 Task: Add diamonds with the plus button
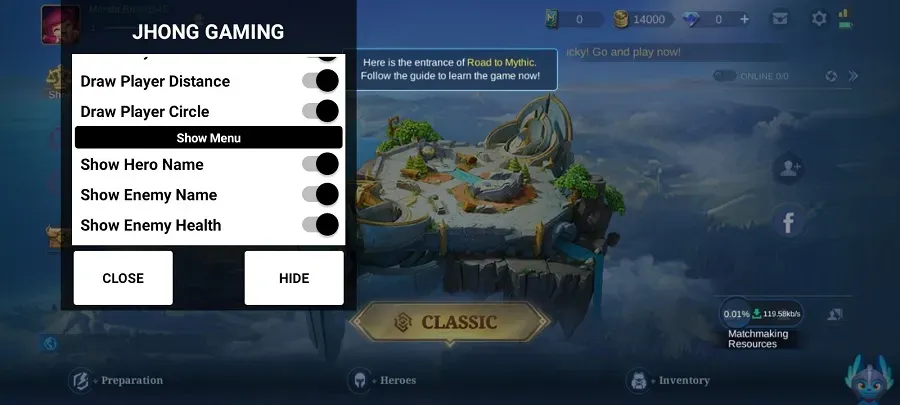744,19
